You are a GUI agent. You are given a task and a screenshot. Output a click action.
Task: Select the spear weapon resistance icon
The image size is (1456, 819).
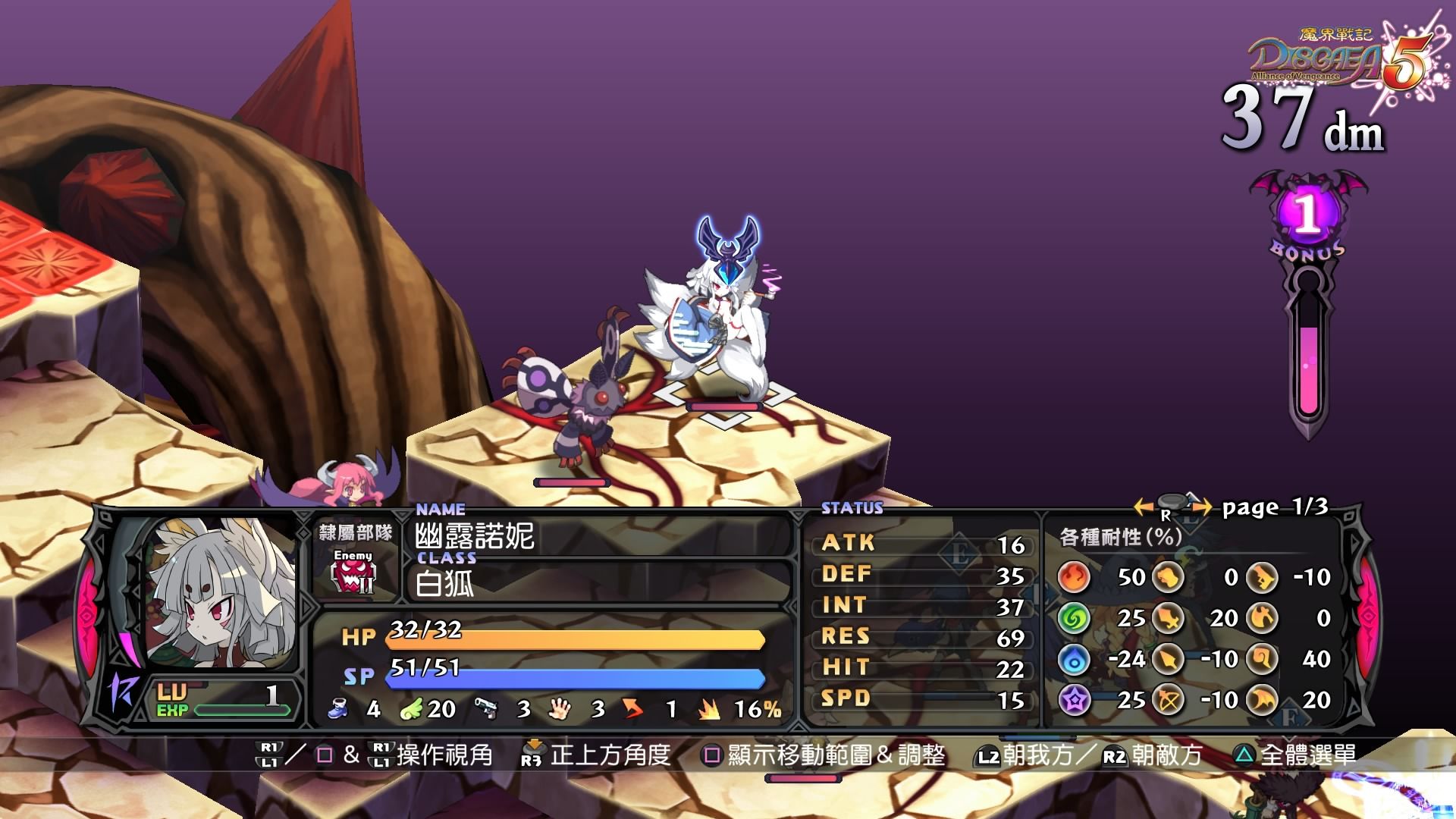click(x=1169, y=659)
